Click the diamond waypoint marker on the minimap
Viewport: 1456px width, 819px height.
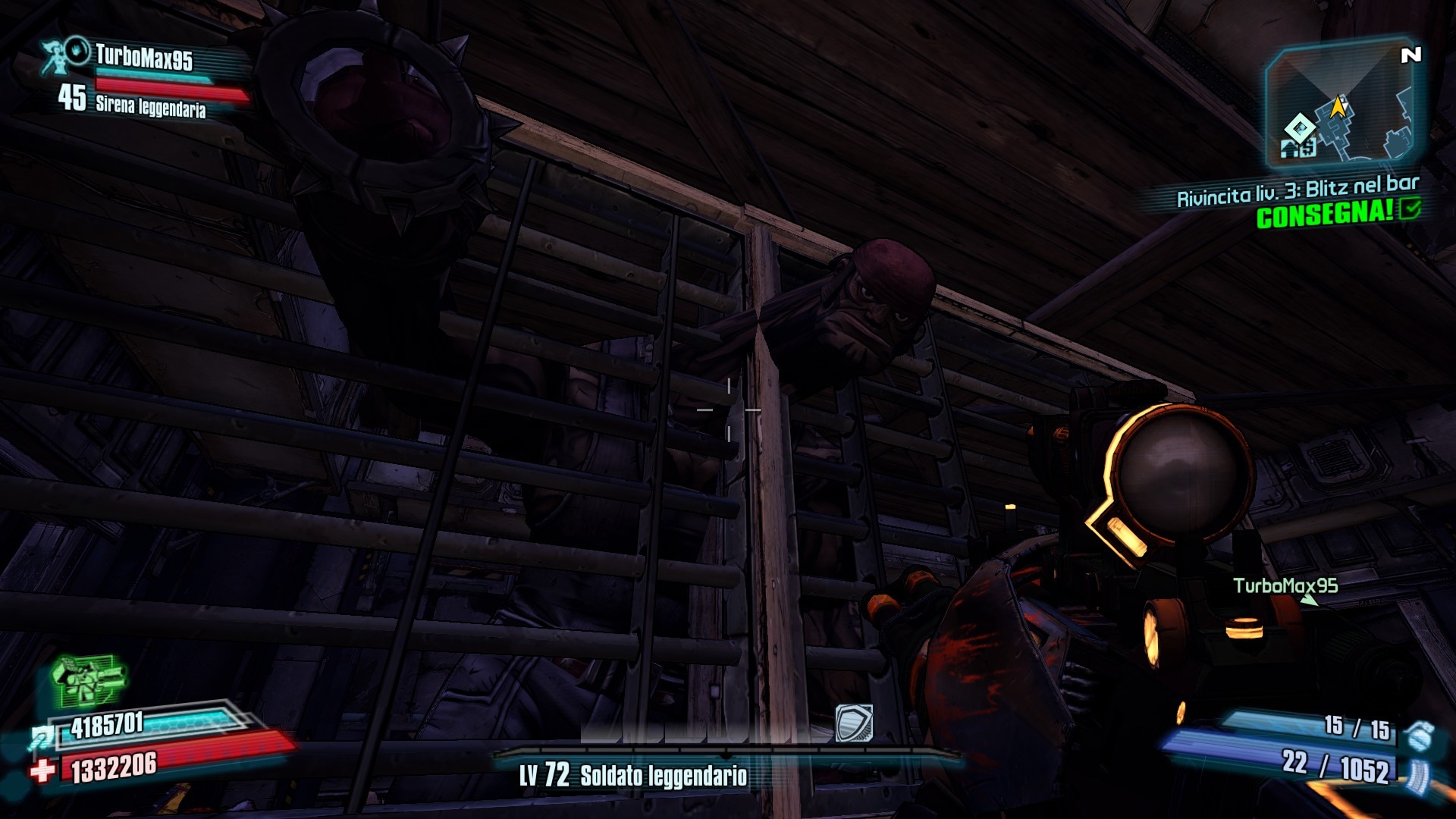tap(1300, 127)
